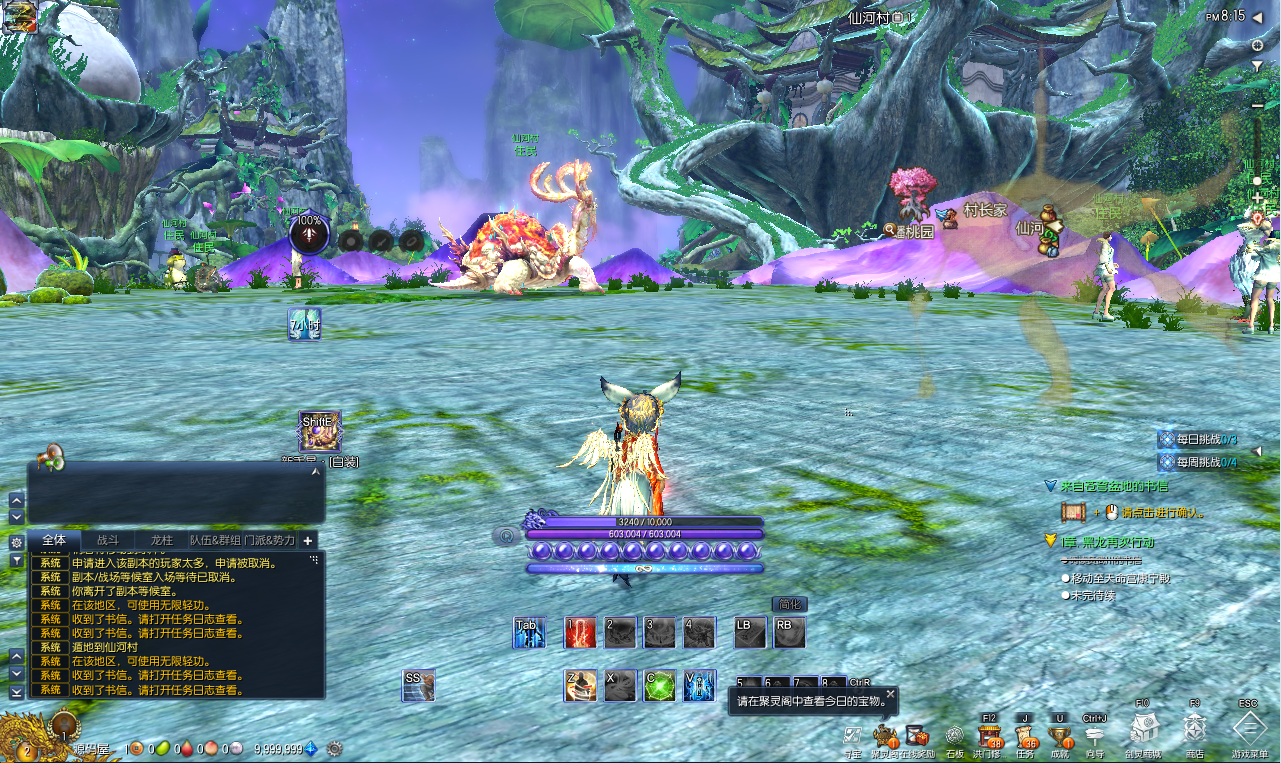The height and width of the screenshot is (763, 1281).
Task: Switch chat to the 队伍&群组 tab
Action: (215, 540)
